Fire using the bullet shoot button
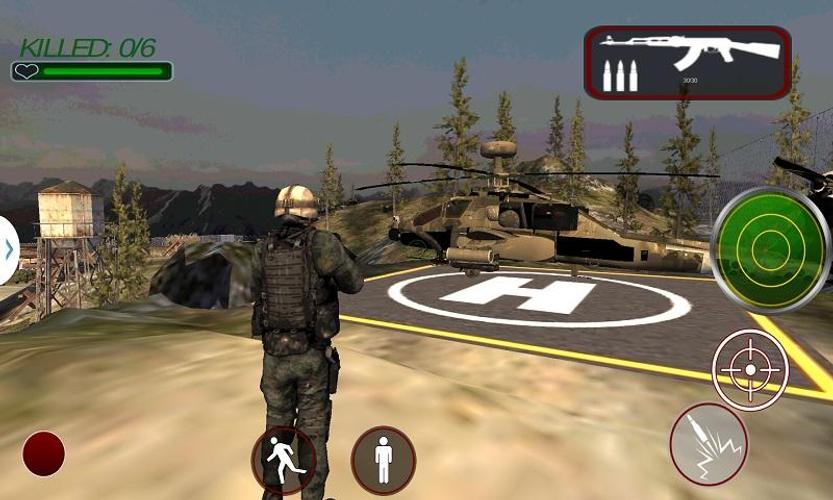This screenshot has height=500, width=833. 709,443
